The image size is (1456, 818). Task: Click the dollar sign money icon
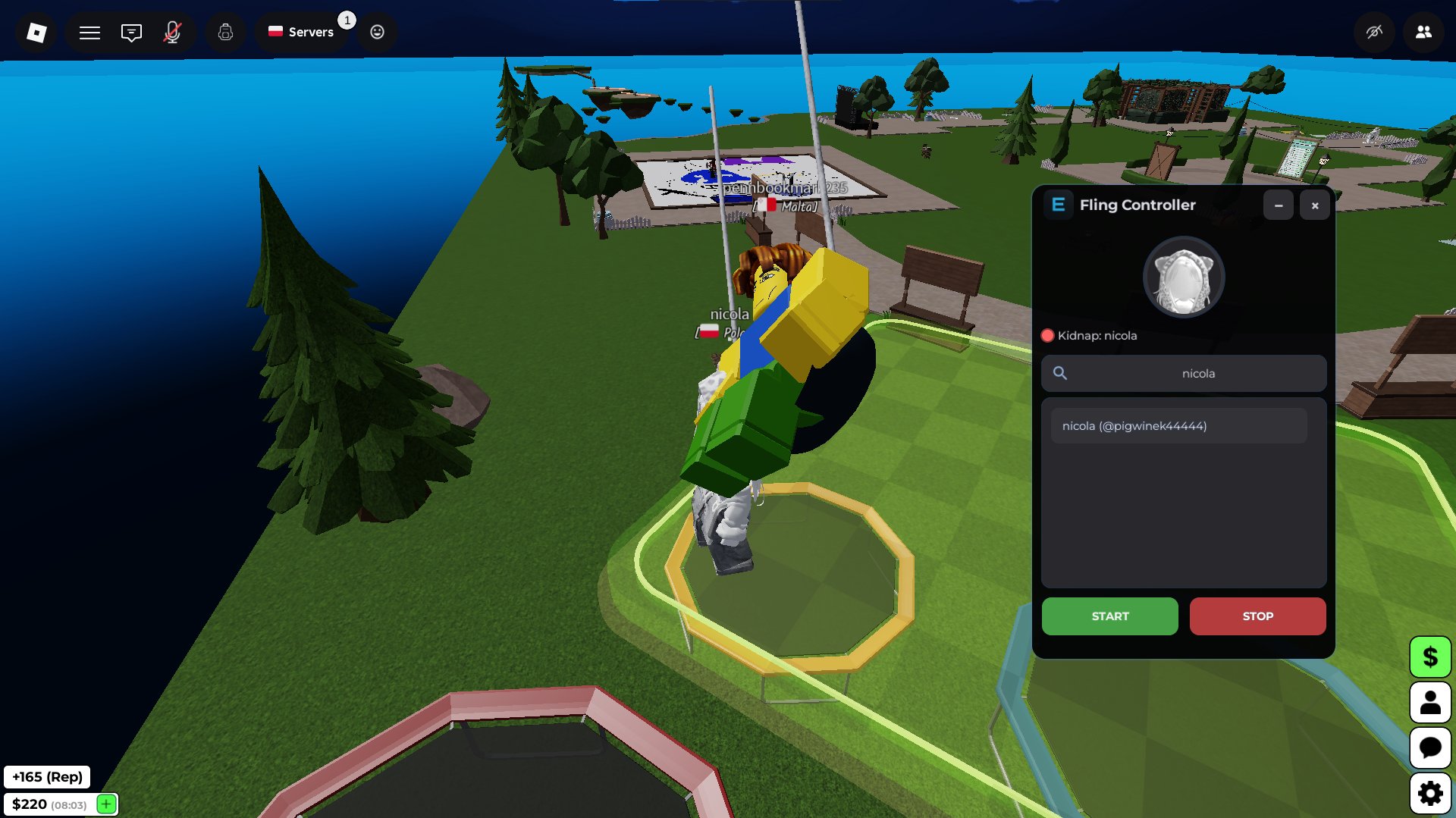(1430, 657)
